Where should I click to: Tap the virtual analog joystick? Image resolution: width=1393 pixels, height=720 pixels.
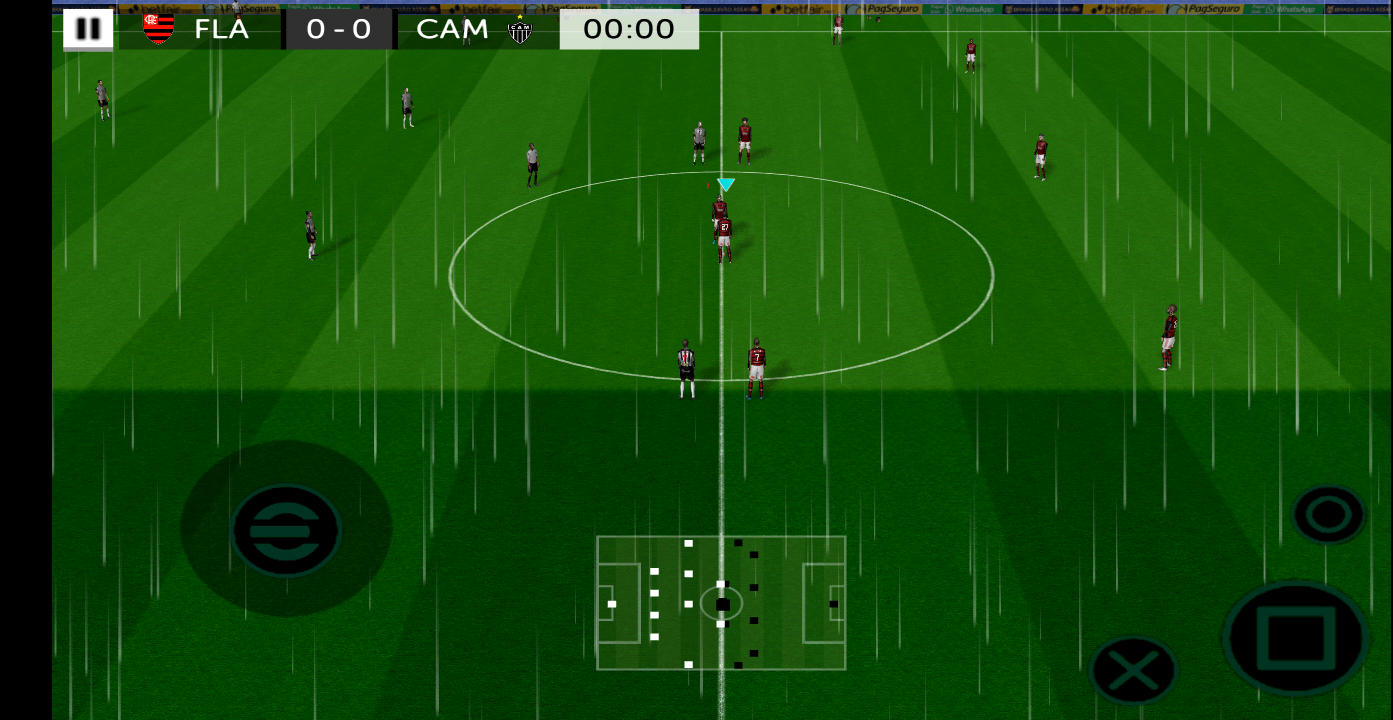coord(286,529)
